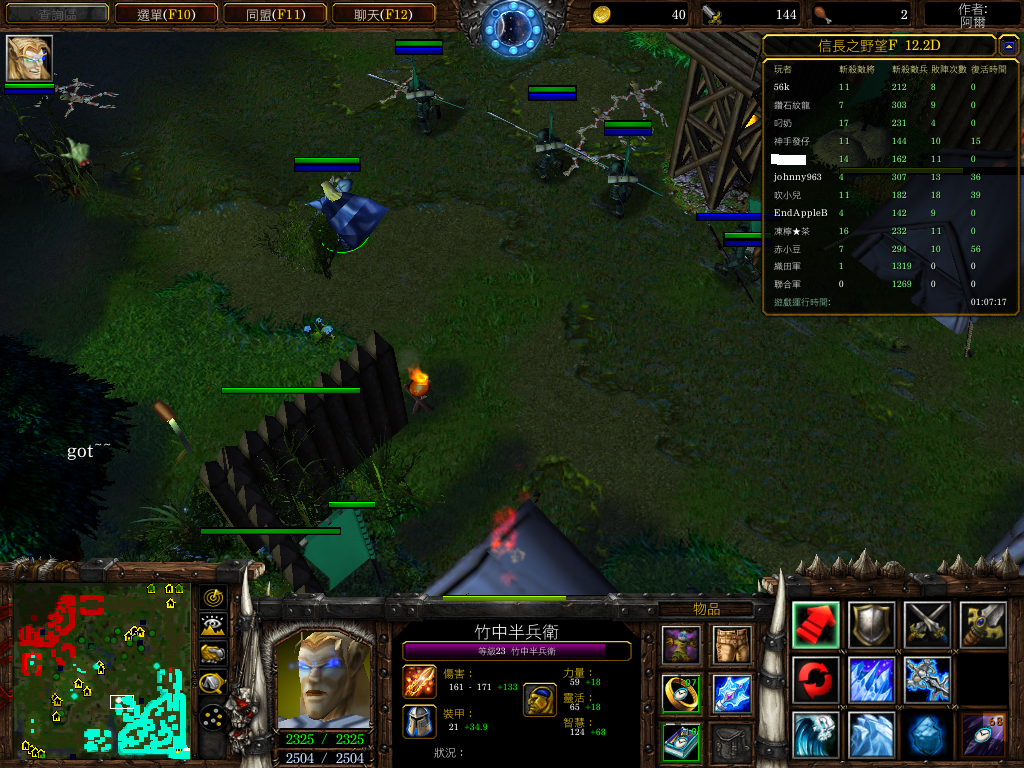Open the 聊天 (F12) chat log

(381, 14)
